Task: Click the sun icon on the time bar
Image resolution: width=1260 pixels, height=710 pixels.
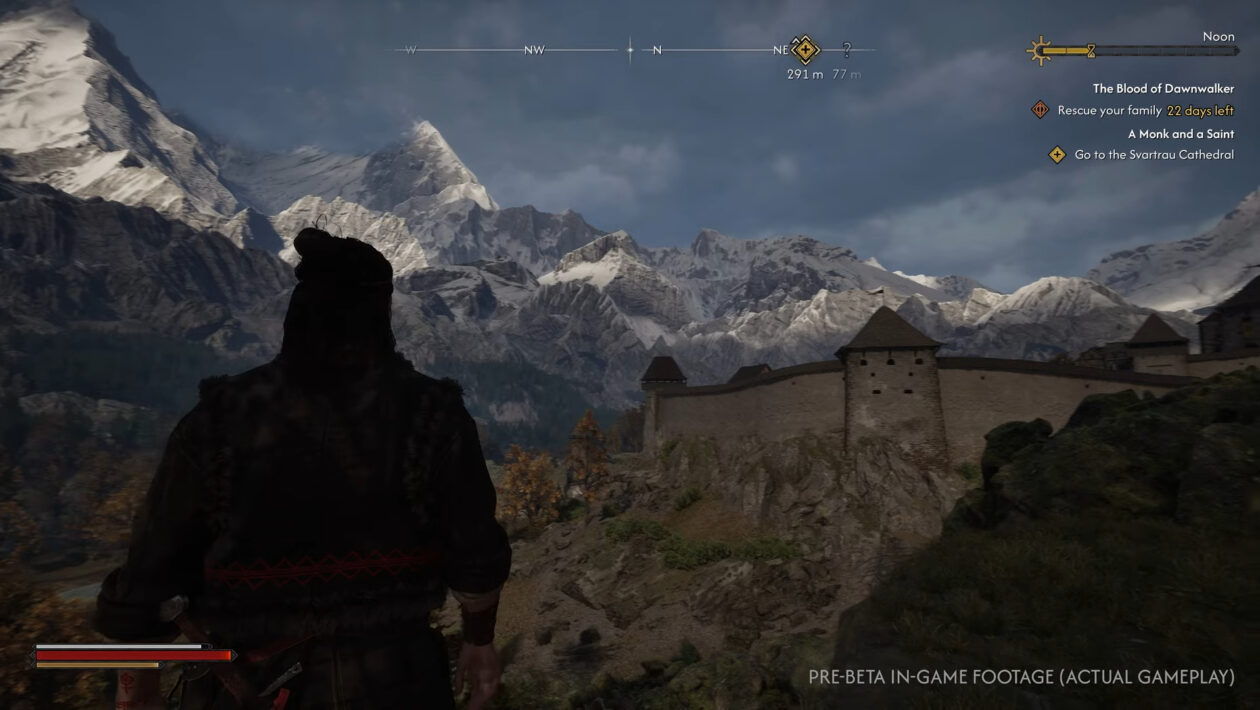Action: tap(1041, 50)
